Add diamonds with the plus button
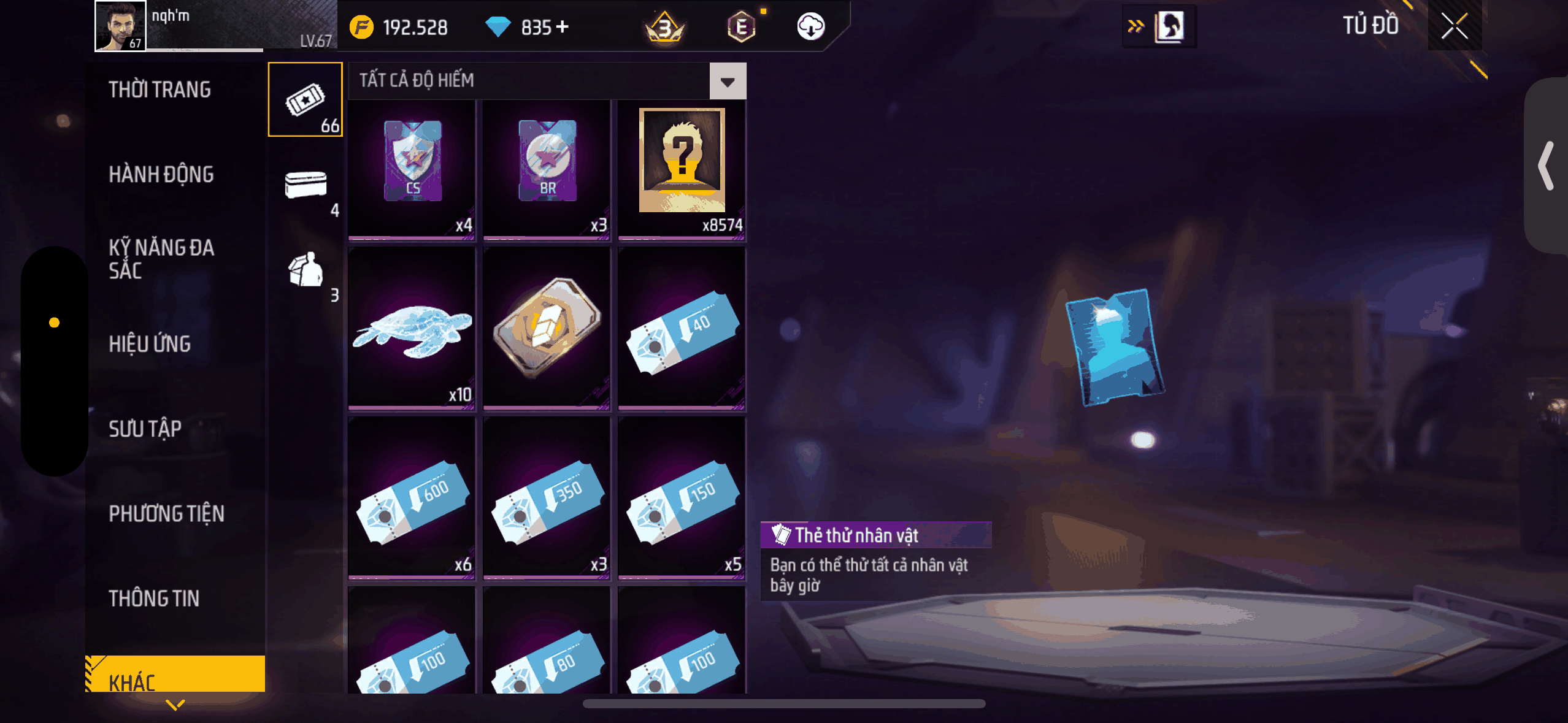The image size is (1568, 723). point(562,27)
